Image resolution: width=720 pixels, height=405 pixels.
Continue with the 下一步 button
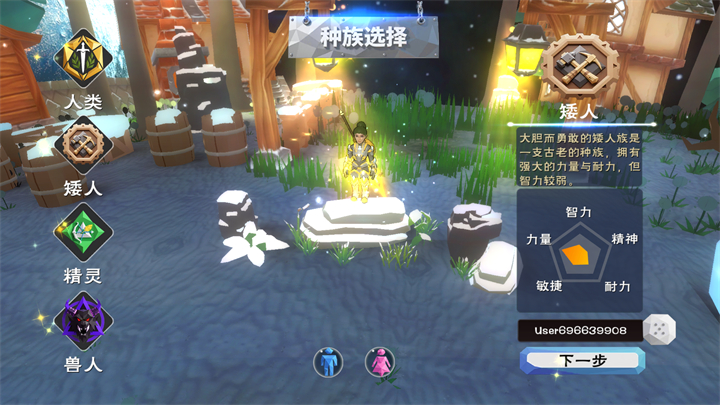tap(582, 361)
